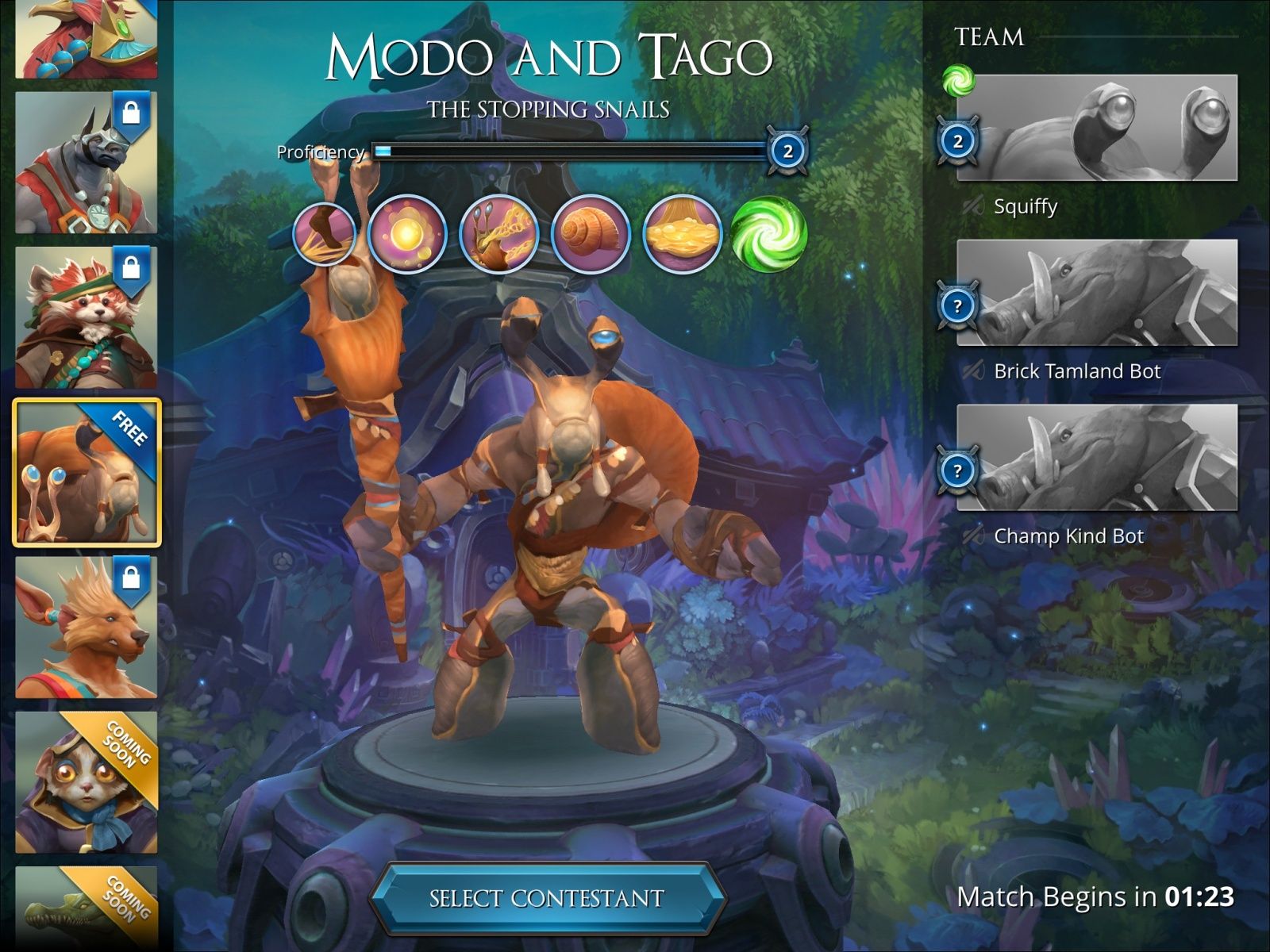Click the proficiency level 2 badge
This screenshot has height=952, width=1270.
787,151
